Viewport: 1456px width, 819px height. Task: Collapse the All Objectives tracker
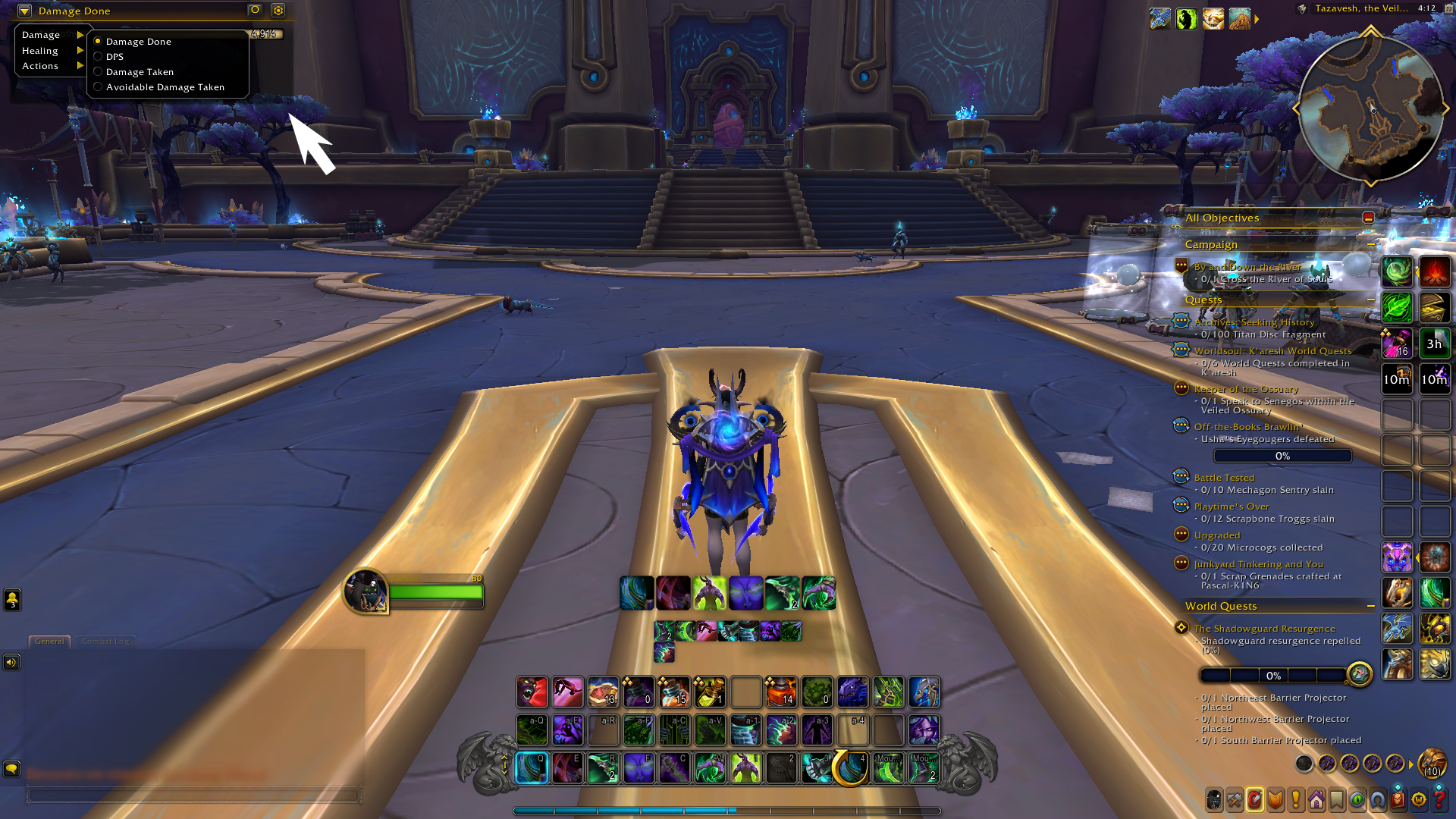coord(1368,217)
